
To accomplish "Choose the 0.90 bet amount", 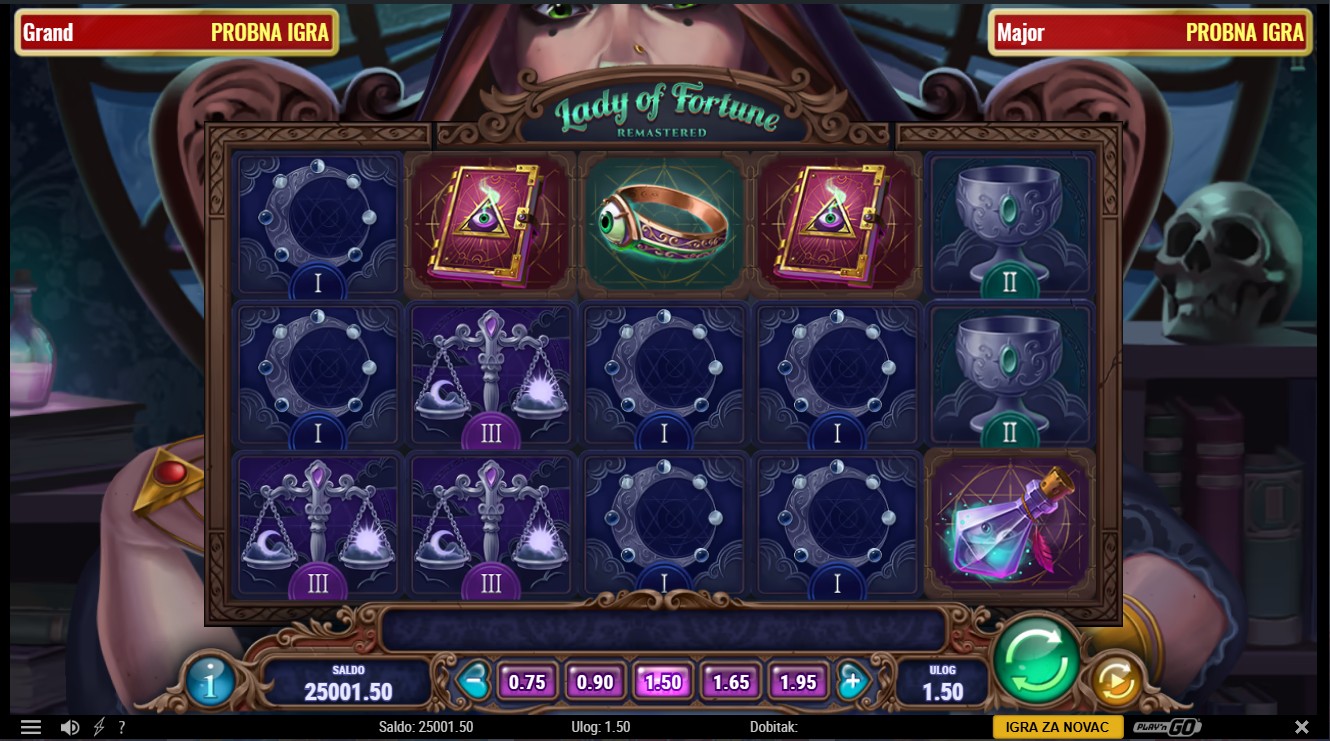I will [x=595, y=682].
